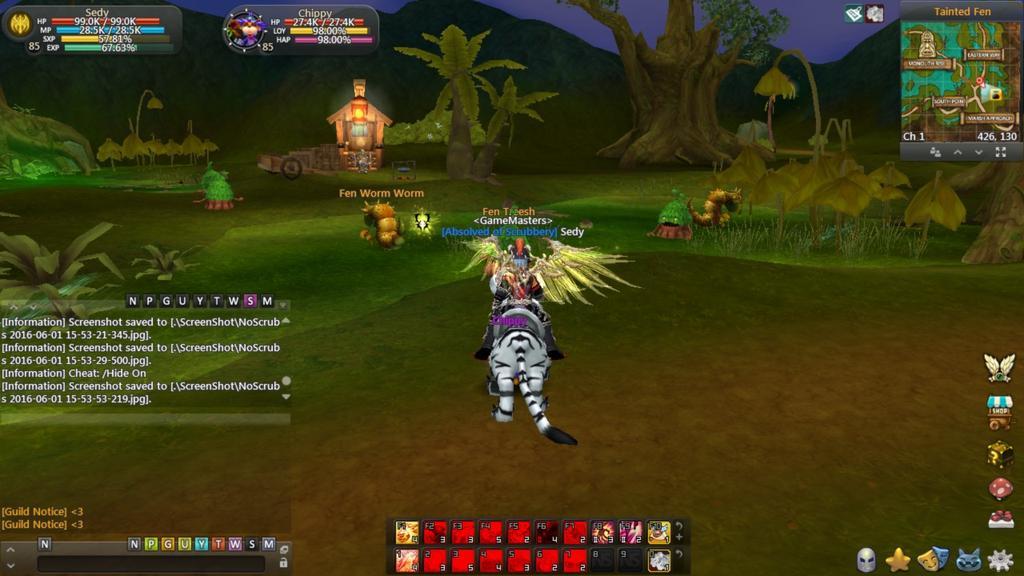Click the party members icon below minimap
Viewport: 1024px width, 576px height.
tap(935, 152)
